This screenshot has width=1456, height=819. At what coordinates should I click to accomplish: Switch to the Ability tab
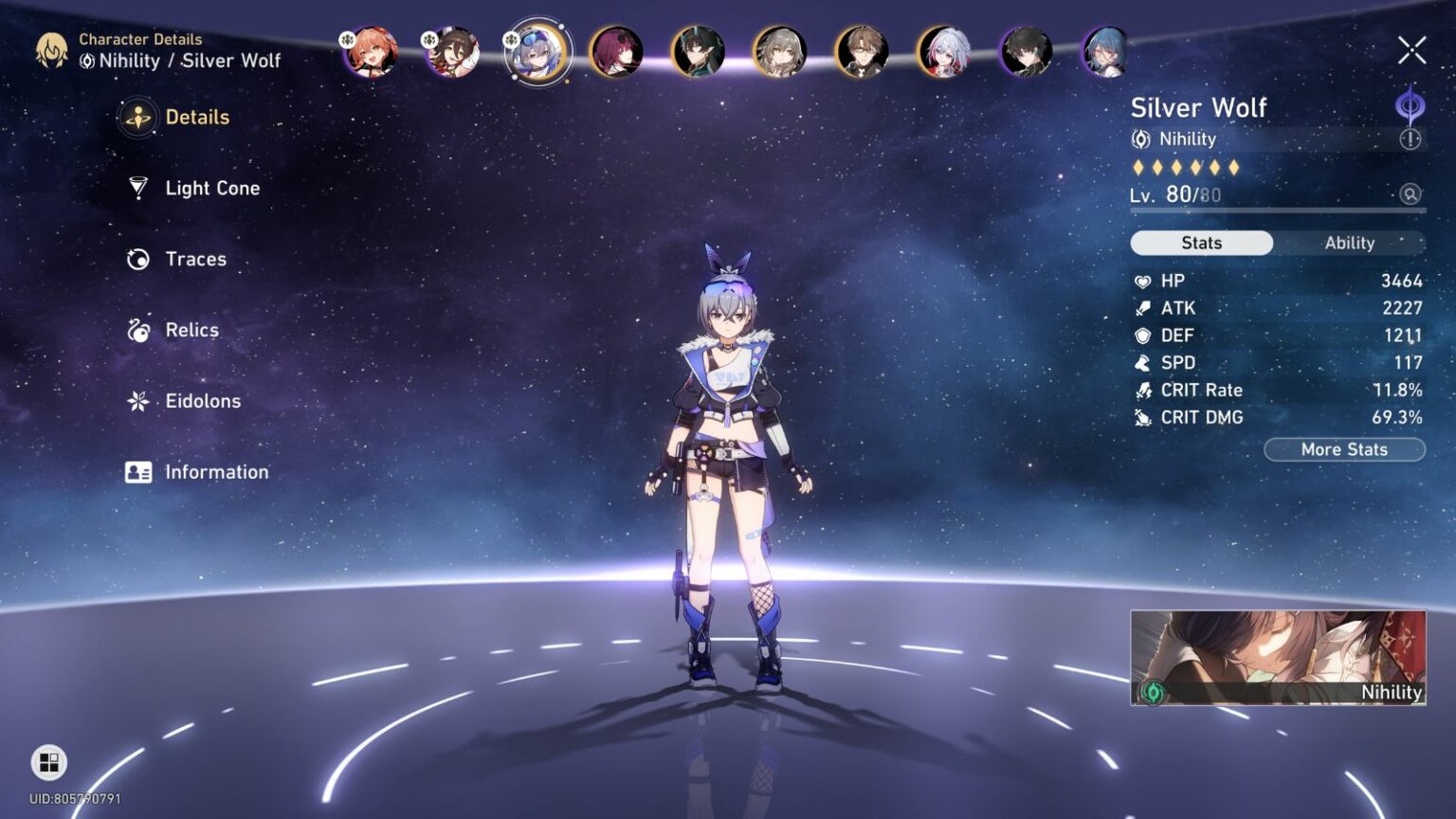1350,243
